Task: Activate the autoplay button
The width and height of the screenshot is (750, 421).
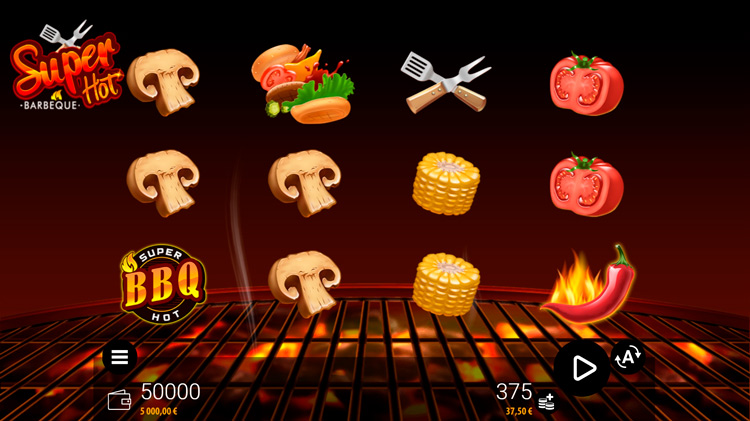Action: [629, 356]
